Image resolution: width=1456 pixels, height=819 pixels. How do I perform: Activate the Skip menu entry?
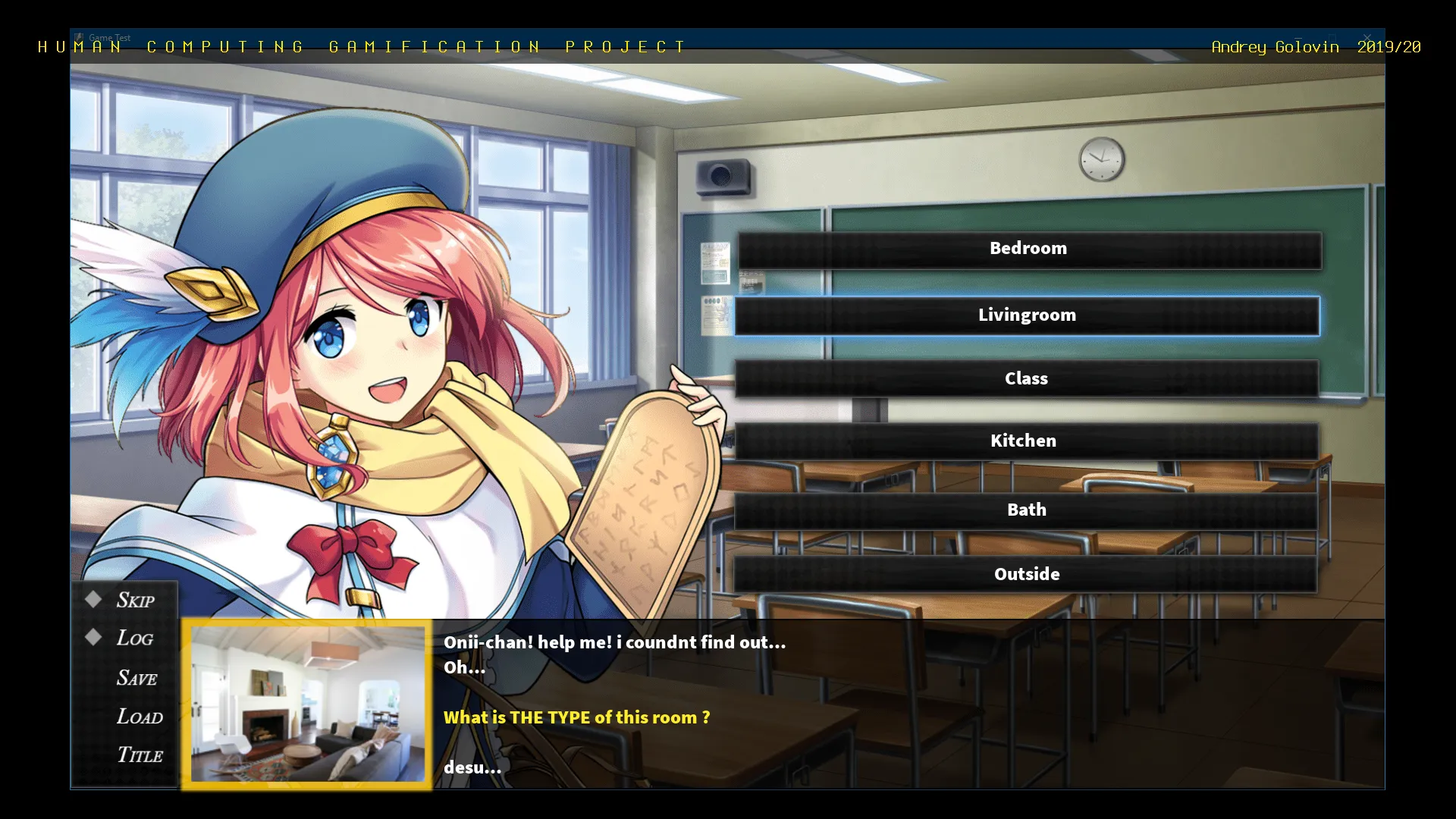[134, 601]
